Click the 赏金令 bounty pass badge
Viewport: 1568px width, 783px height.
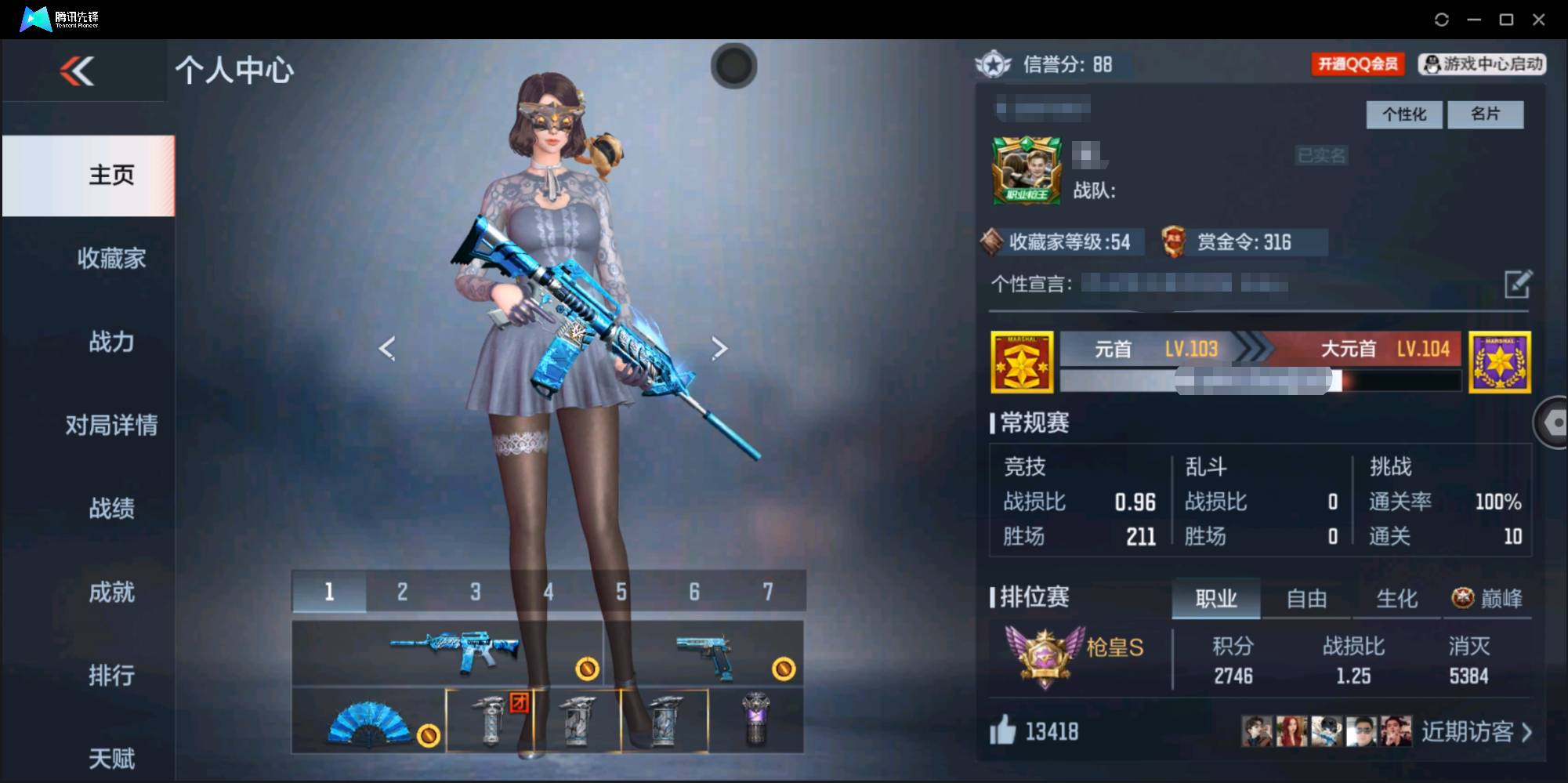[1242, 242]
